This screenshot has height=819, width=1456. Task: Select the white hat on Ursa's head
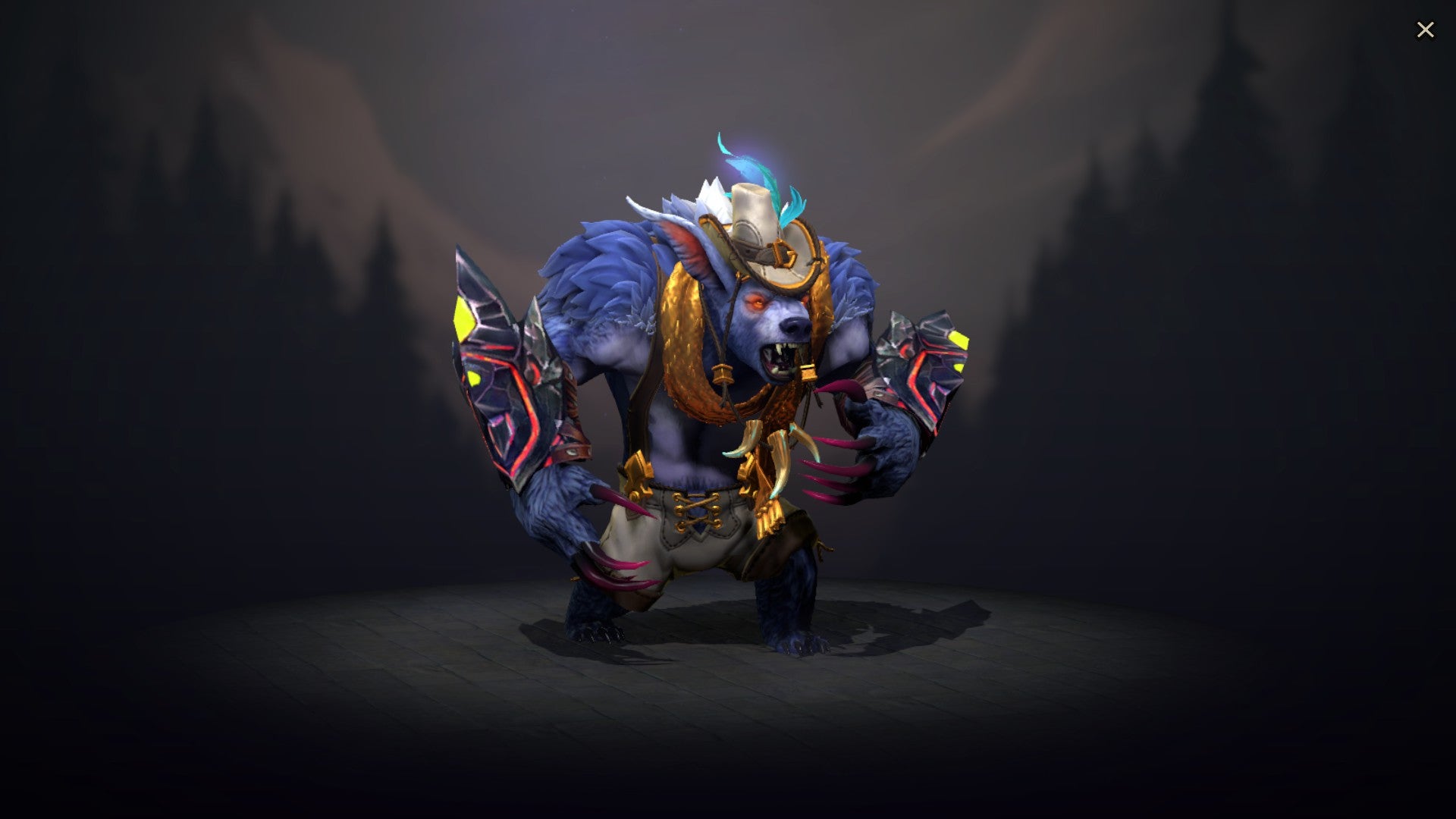758,220
